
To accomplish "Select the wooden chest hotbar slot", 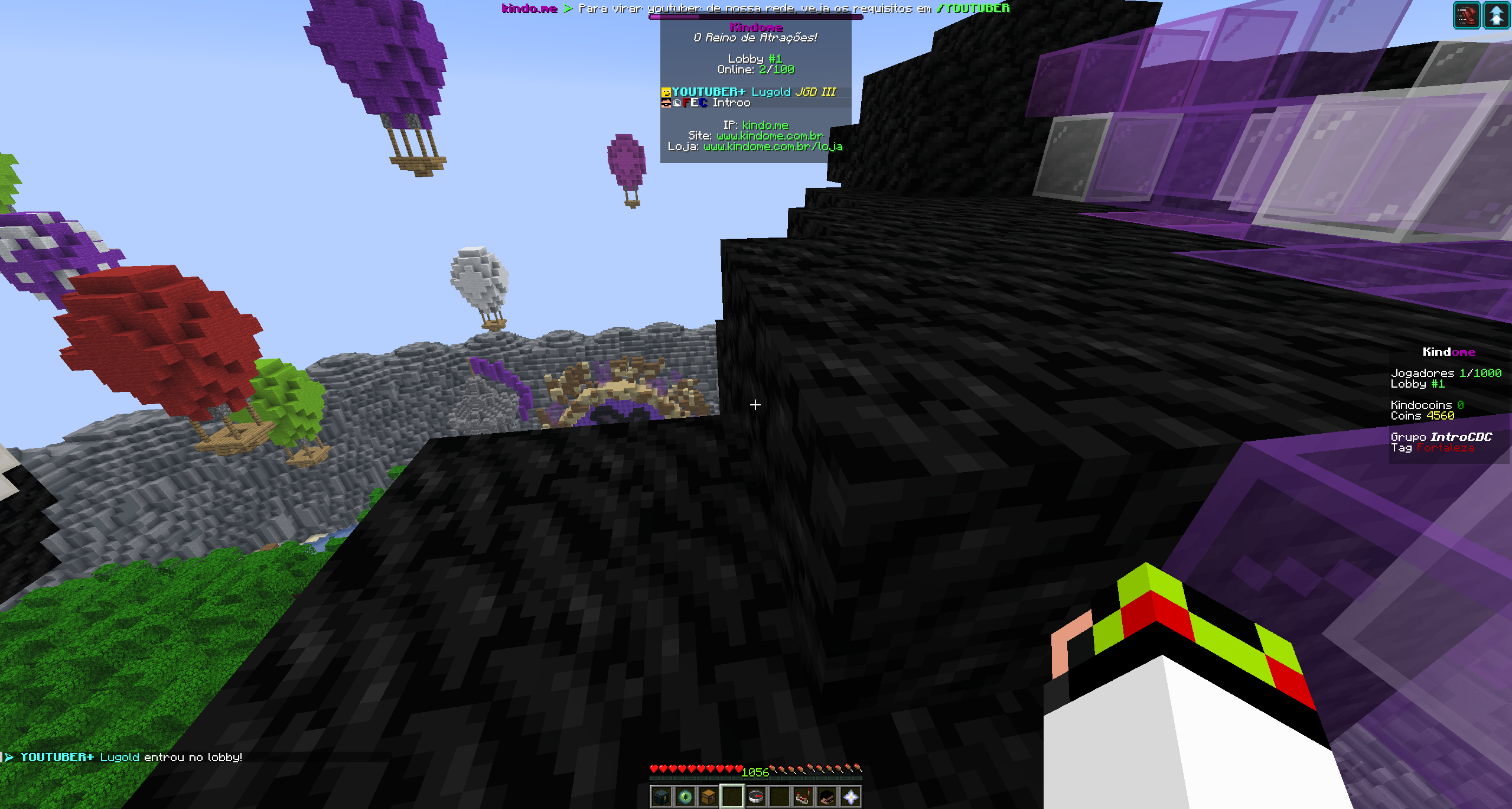I will [x=709, y=797].
